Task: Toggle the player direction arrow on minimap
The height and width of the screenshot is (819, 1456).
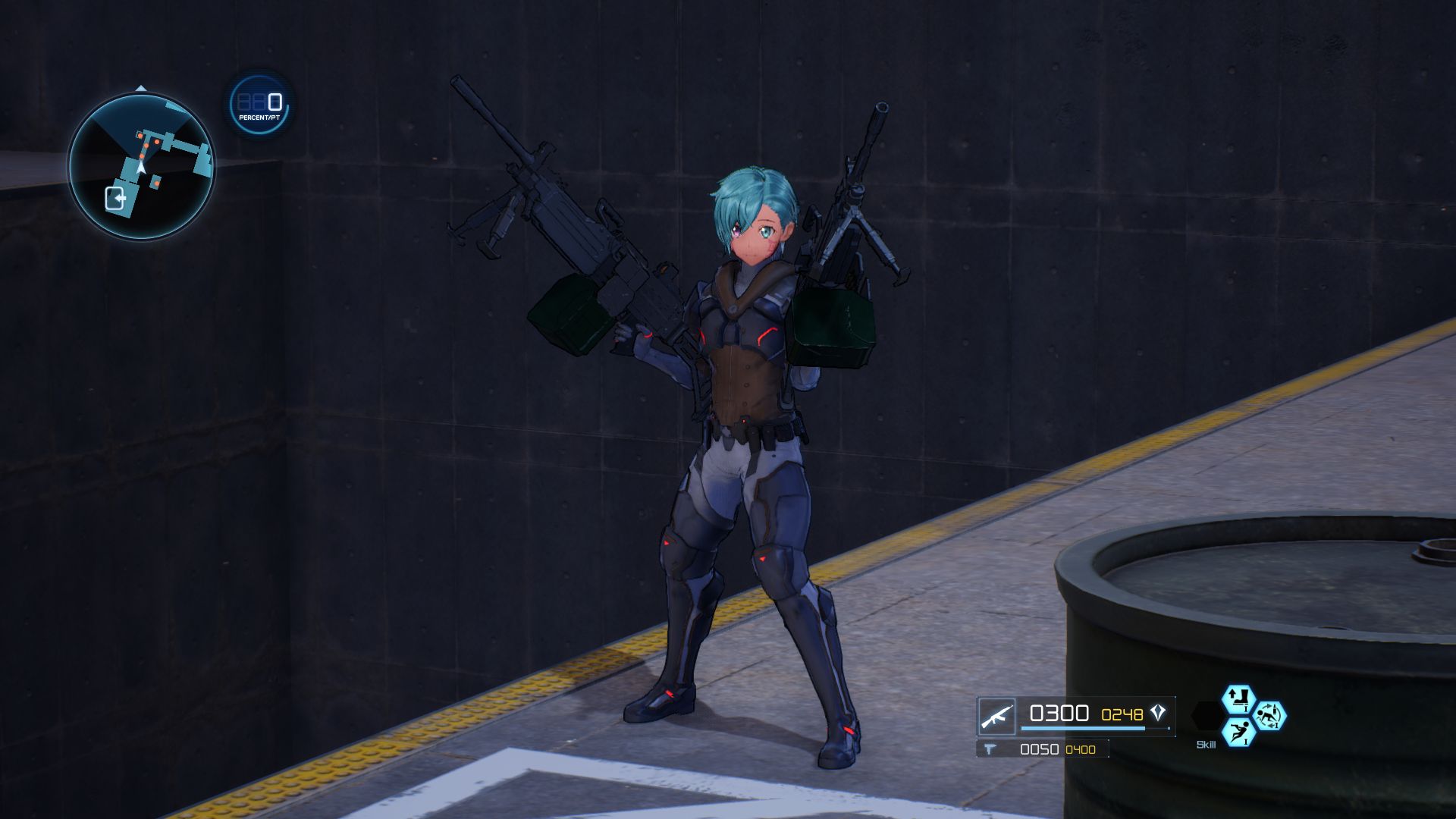Action: point(141,168)
